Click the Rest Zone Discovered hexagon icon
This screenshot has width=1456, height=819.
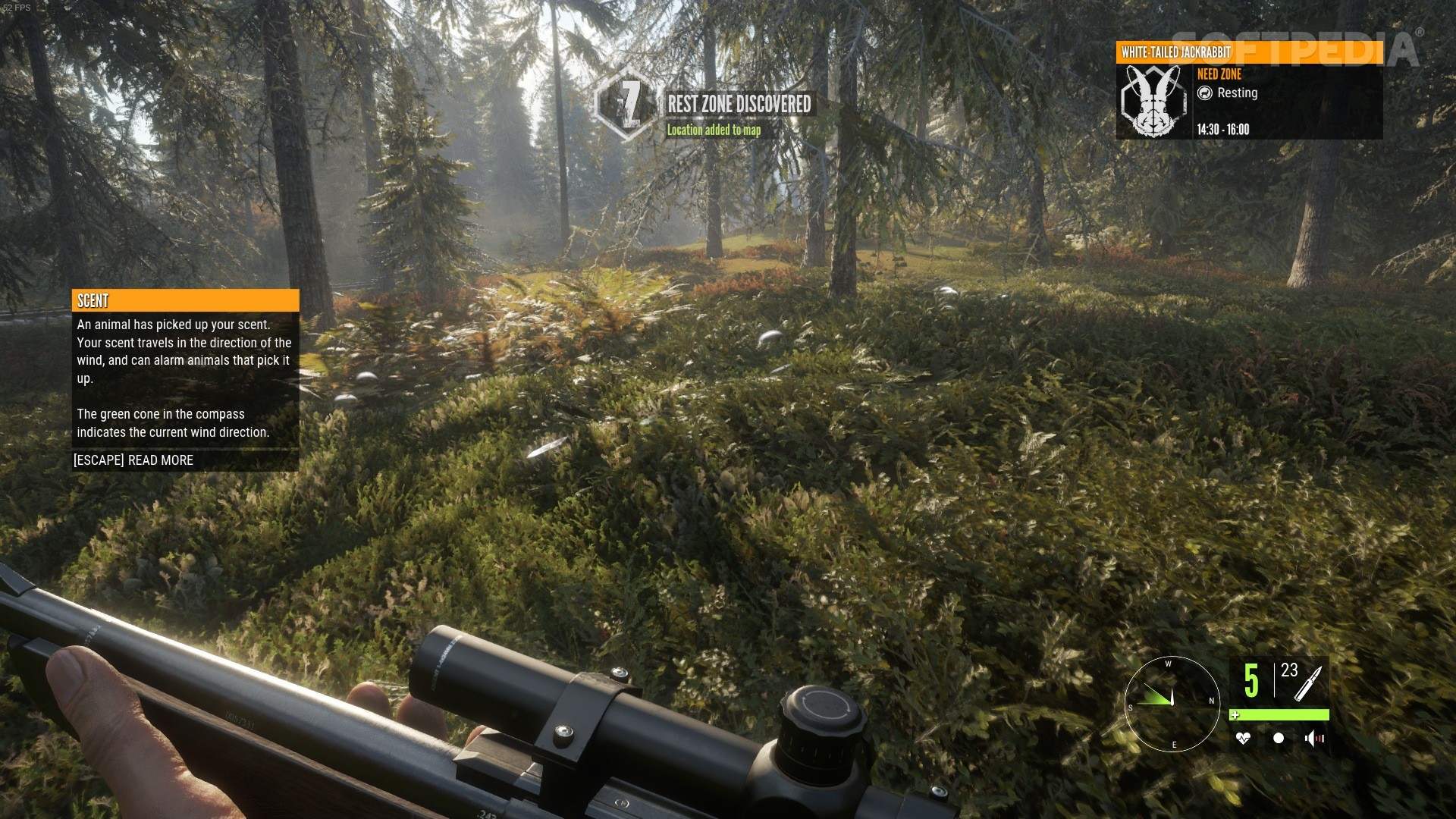626,105
